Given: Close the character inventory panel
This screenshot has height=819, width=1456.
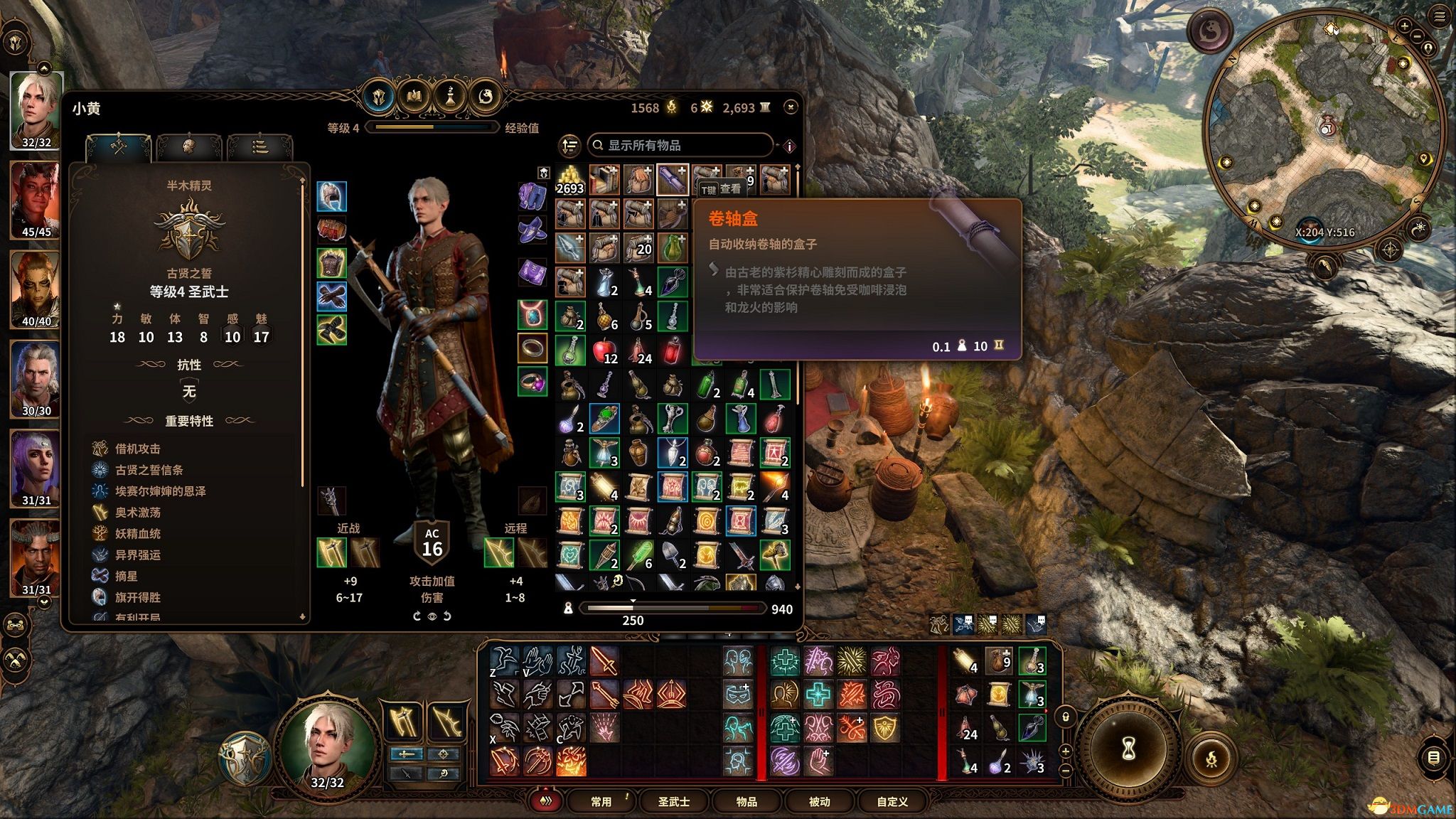Looking at the screenshot, I should coord(791,107).
